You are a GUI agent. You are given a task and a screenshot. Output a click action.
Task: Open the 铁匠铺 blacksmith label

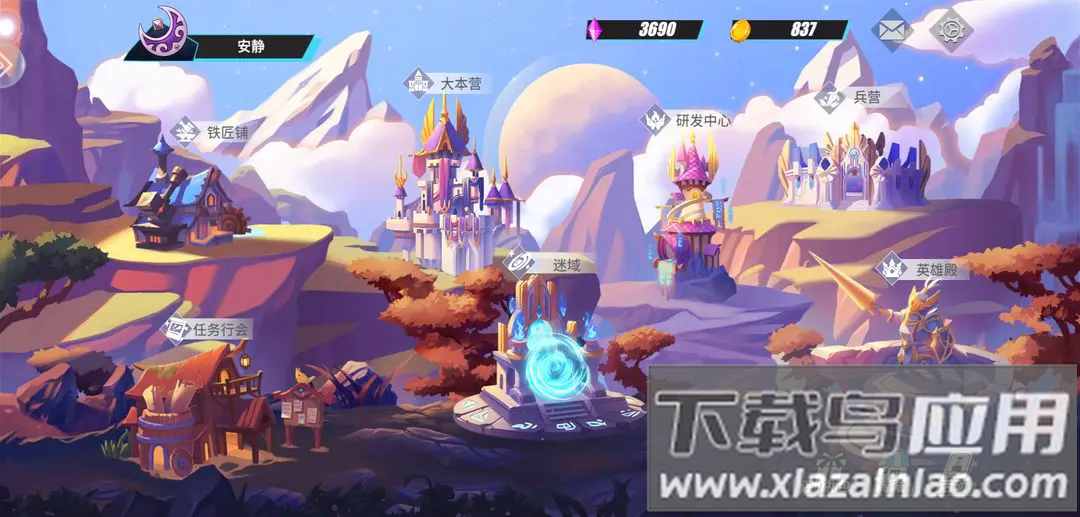click(213, 132)
